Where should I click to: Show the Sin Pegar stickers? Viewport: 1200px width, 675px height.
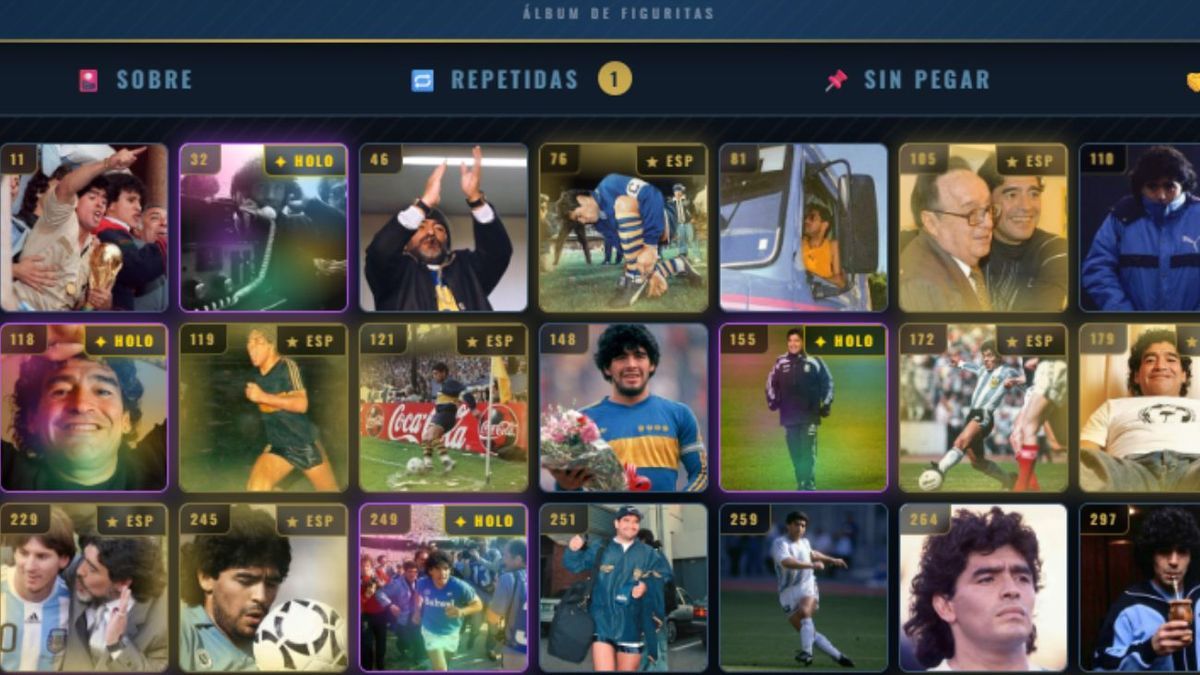(x=907, y=80)
